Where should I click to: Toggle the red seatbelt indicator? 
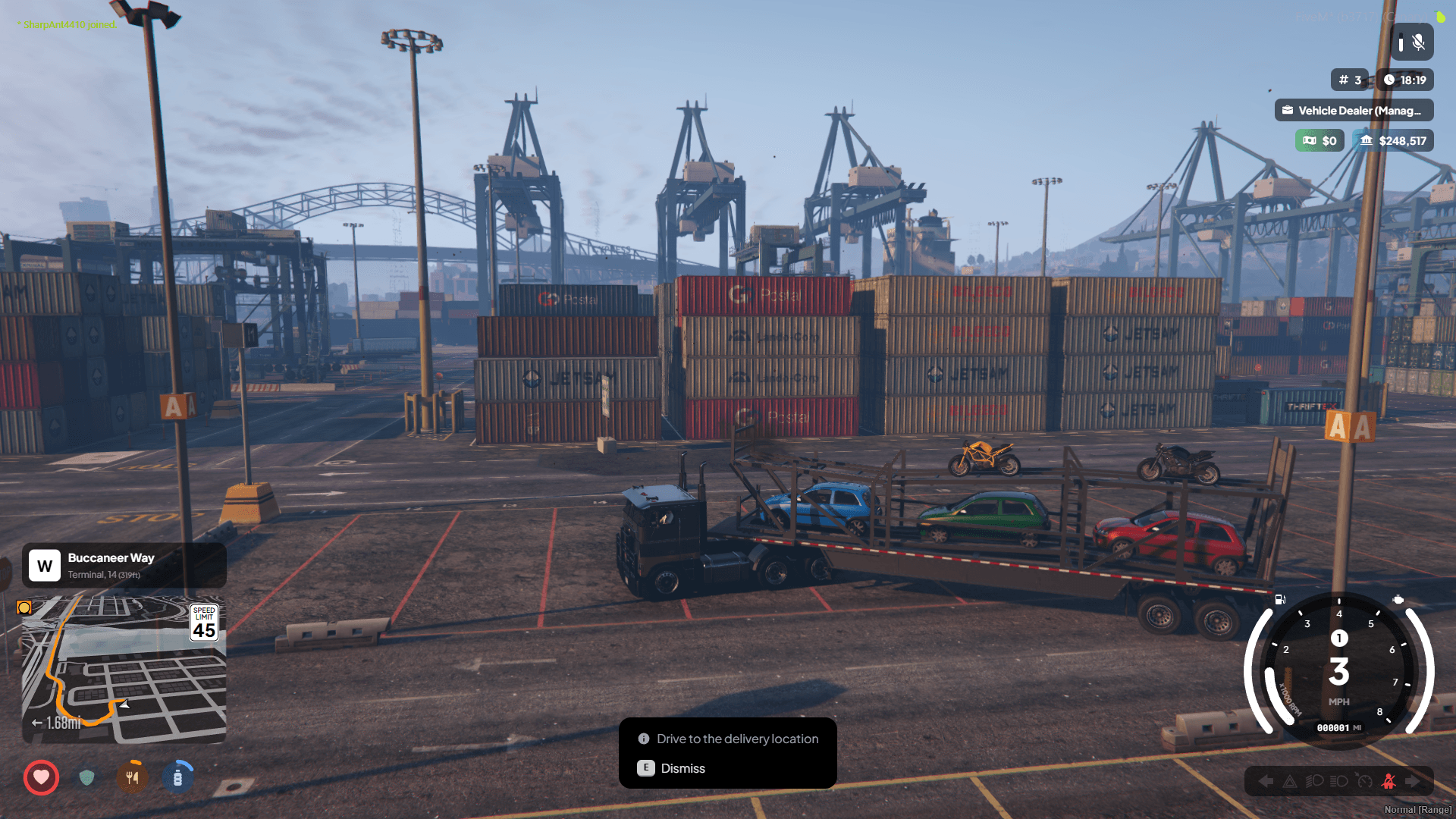[1389, 781]
